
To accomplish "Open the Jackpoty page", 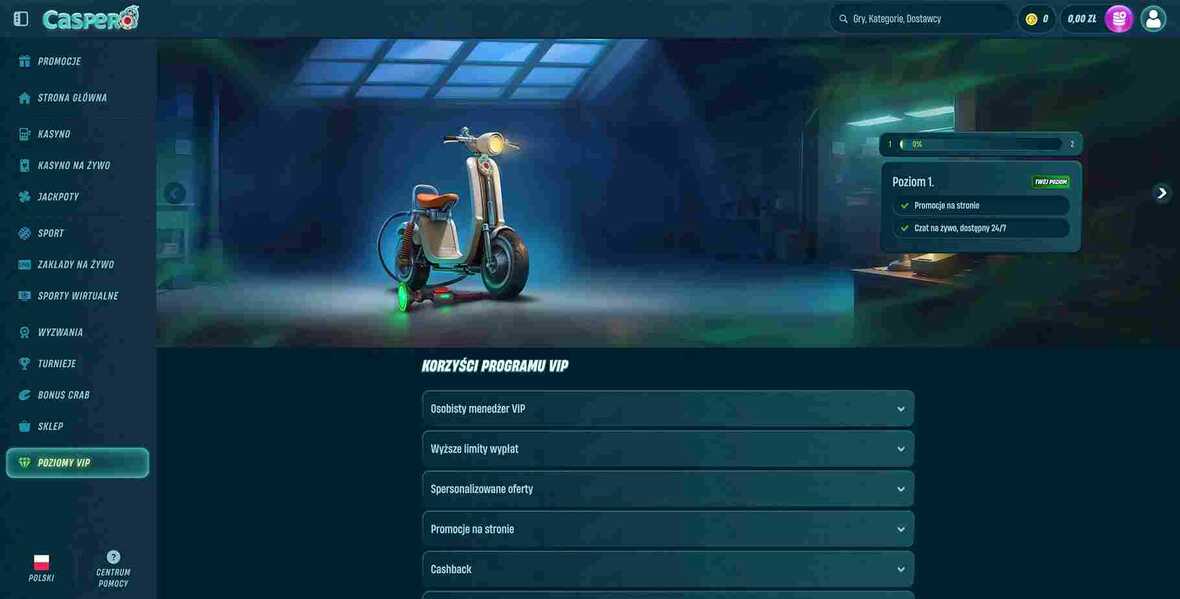I will click(58, 197).
